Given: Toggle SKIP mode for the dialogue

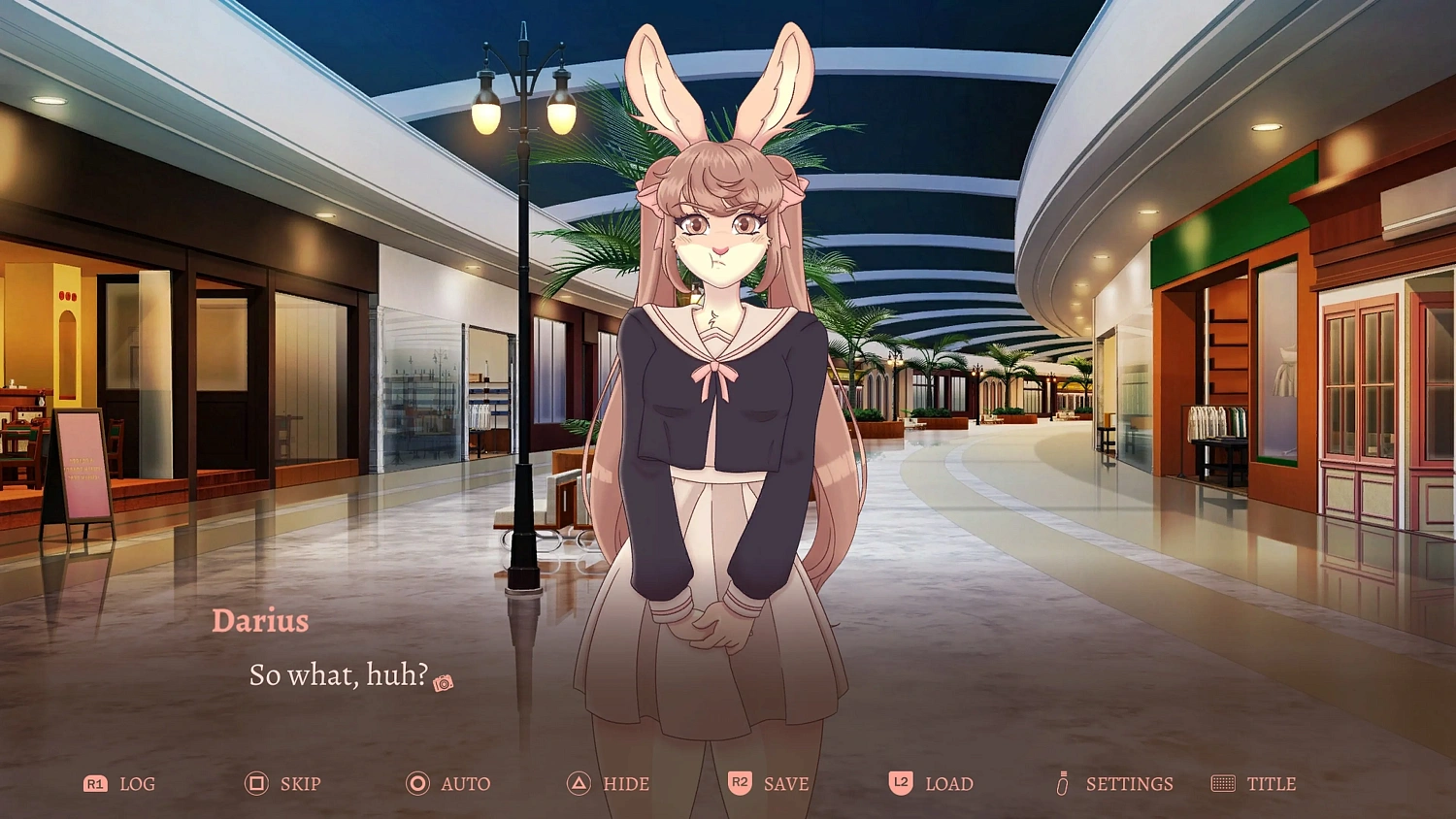Looking at the screenshot, I should point(300,783).
